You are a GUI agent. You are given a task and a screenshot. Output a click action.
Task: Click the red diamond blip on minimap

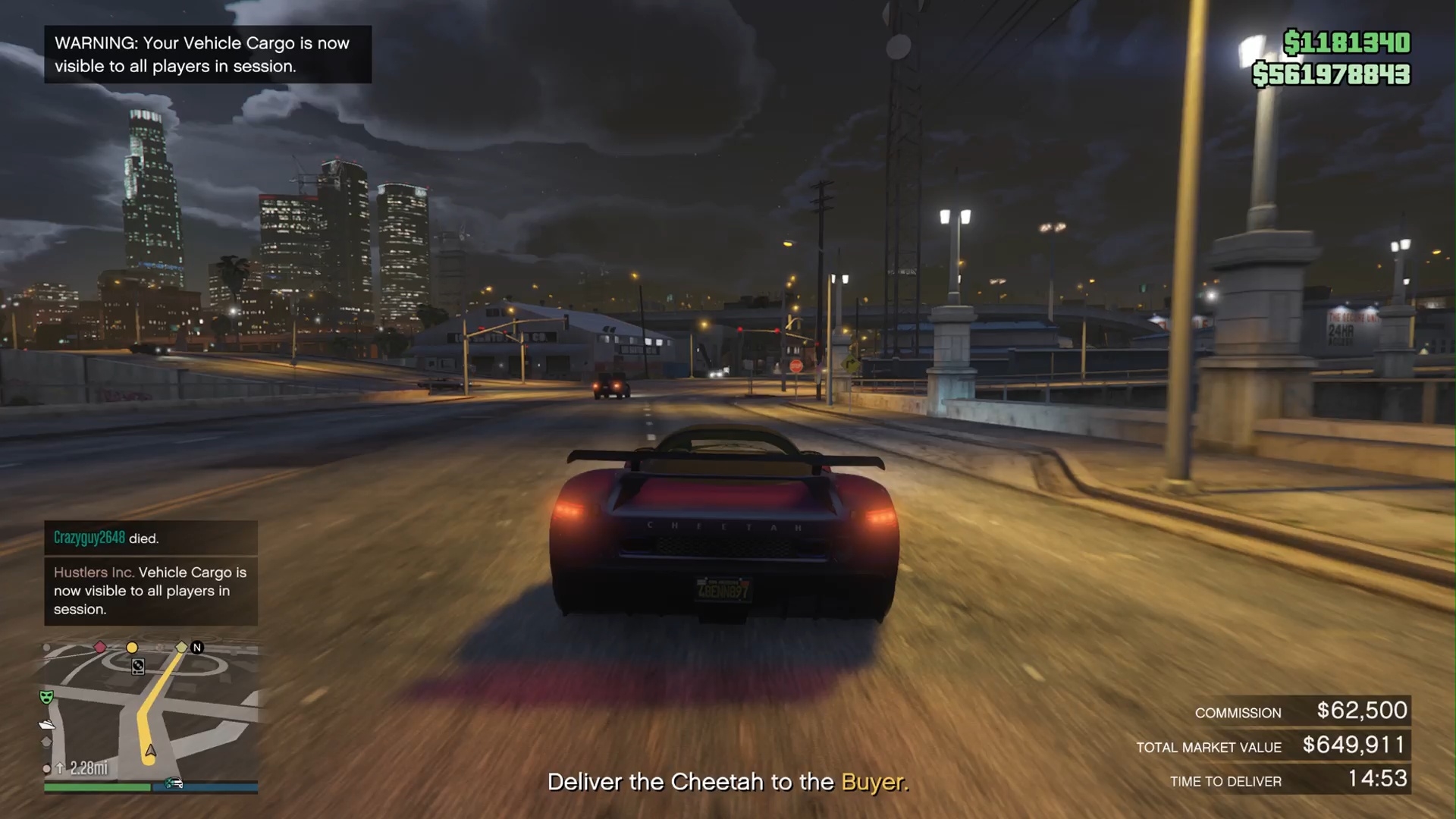[100, 647]
